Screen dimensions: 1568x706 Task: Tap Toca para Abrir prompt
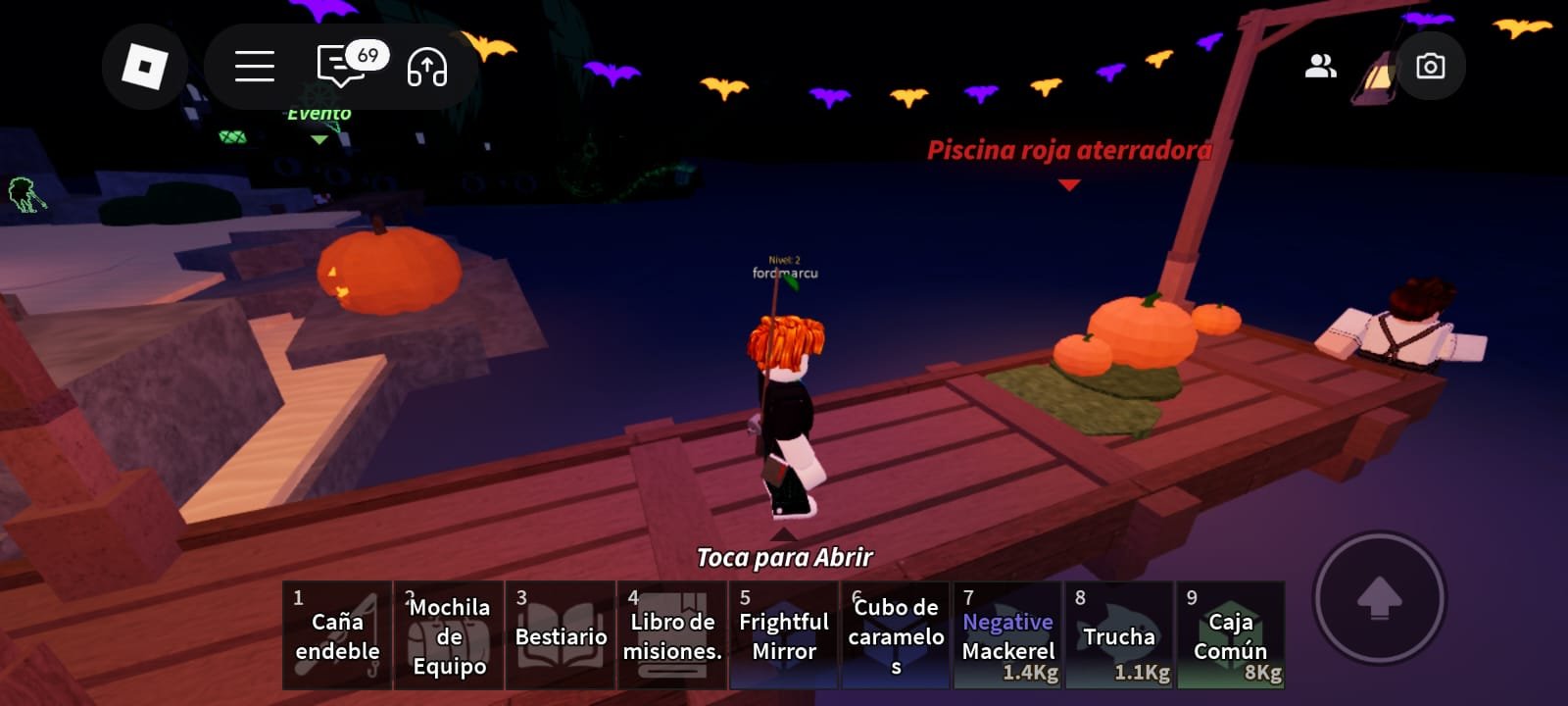point(784,557)
